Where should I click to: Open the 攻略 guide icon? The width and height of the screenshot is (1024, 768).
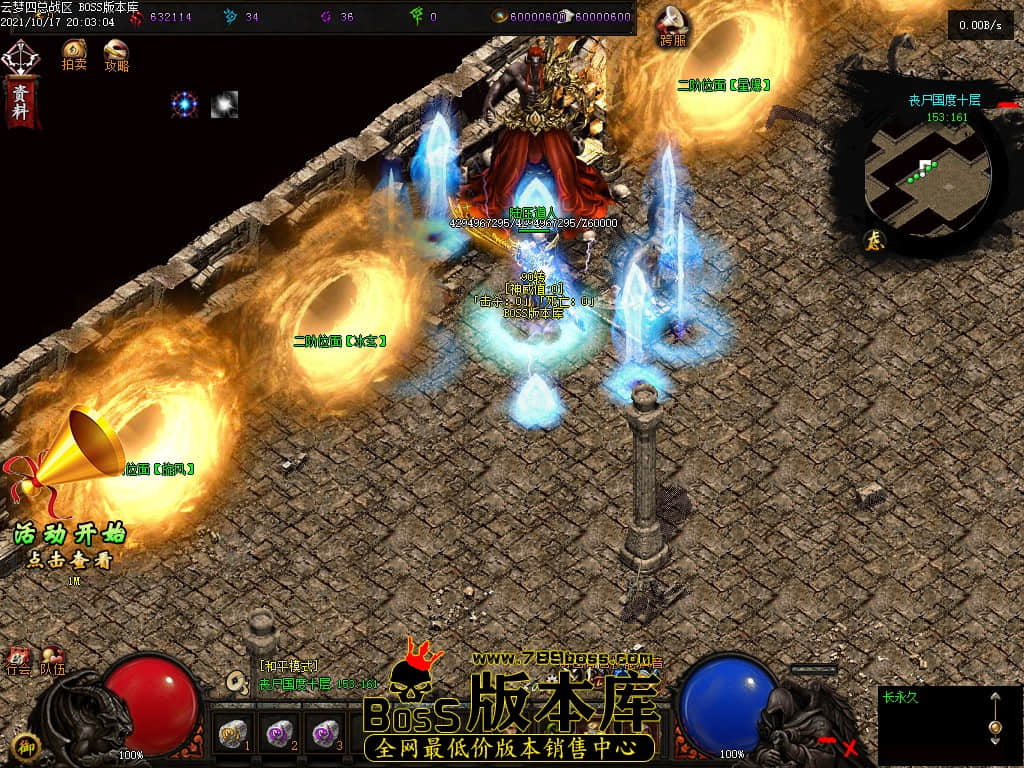(117, 52)
